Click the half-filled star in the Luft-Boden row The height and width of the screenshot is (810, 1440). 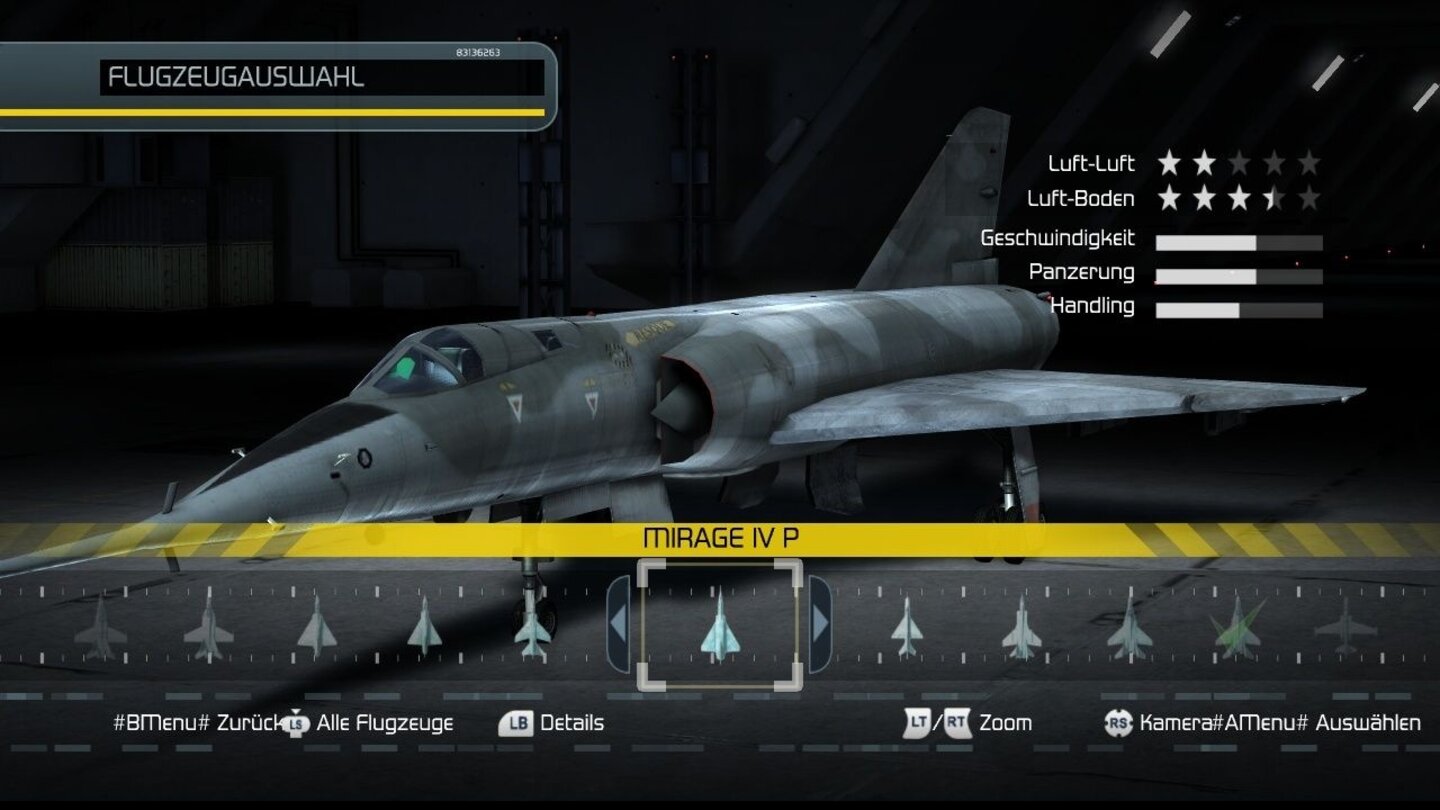coord(1275,198)
